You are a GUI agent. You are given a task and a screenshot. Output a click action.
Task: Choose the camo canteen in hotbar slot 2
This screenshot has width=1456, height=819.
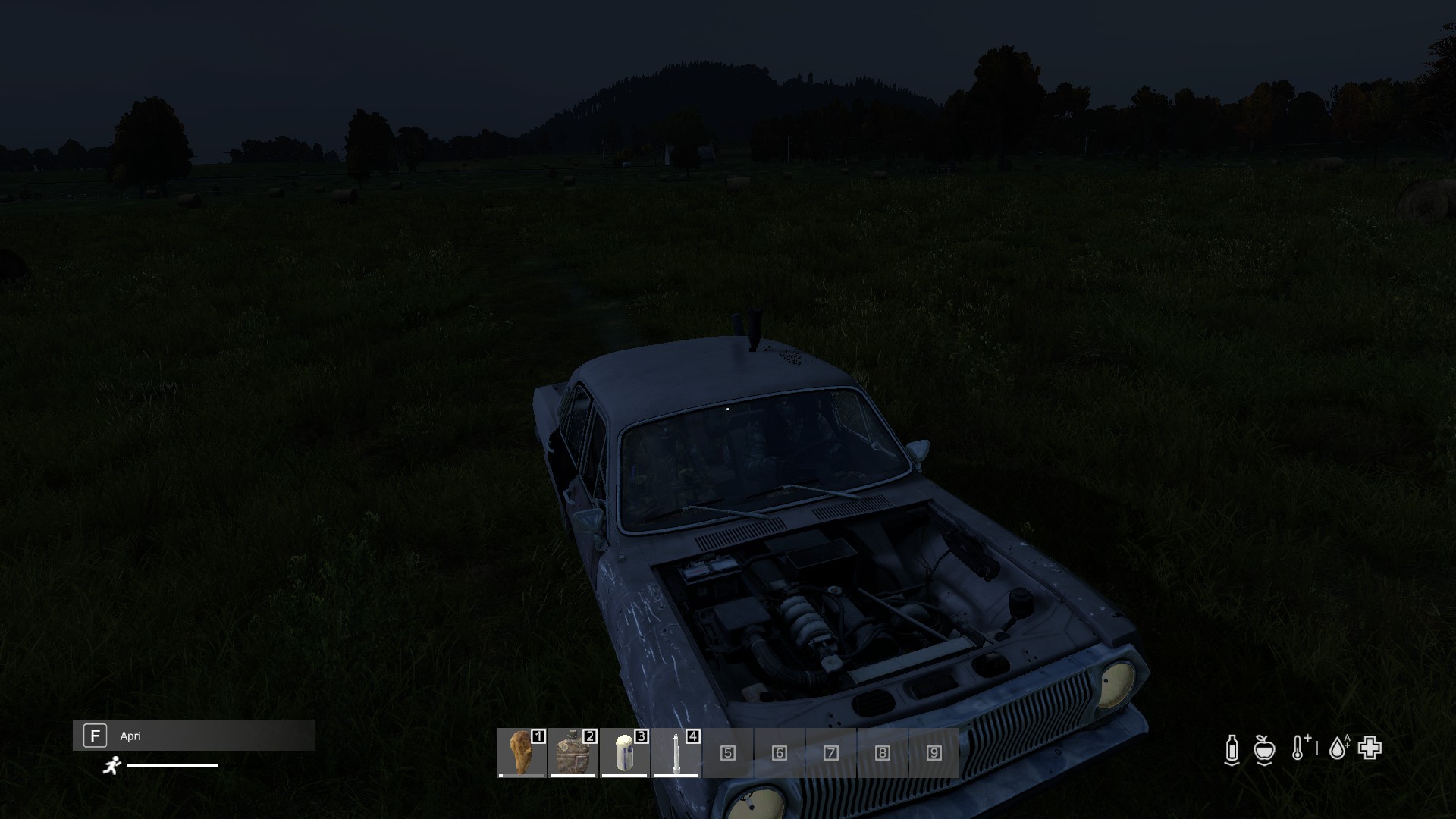click(573, 752)
